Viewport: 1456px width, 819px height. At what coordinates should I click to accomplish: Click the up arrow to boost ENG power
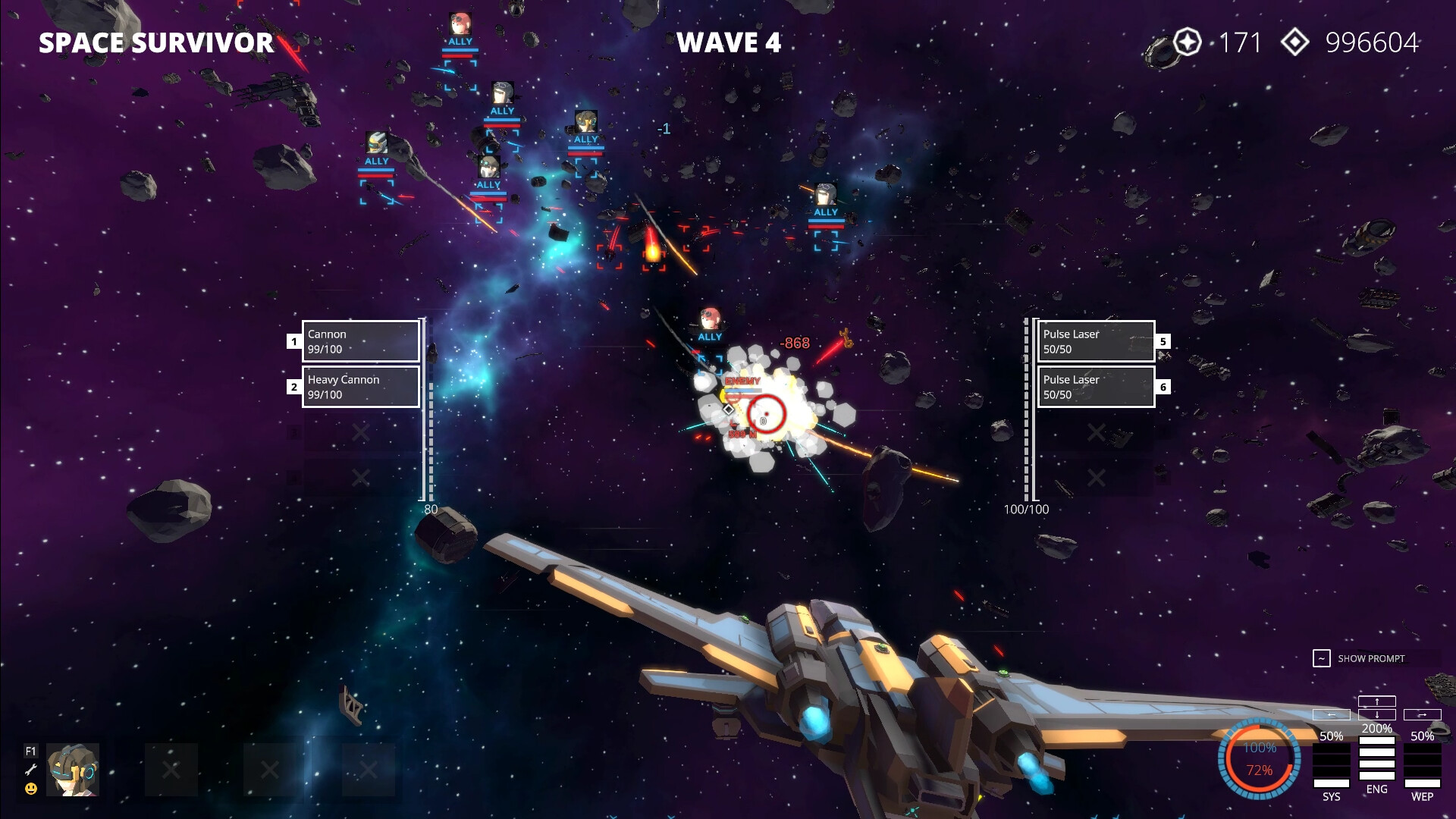tap(1377, 701)
